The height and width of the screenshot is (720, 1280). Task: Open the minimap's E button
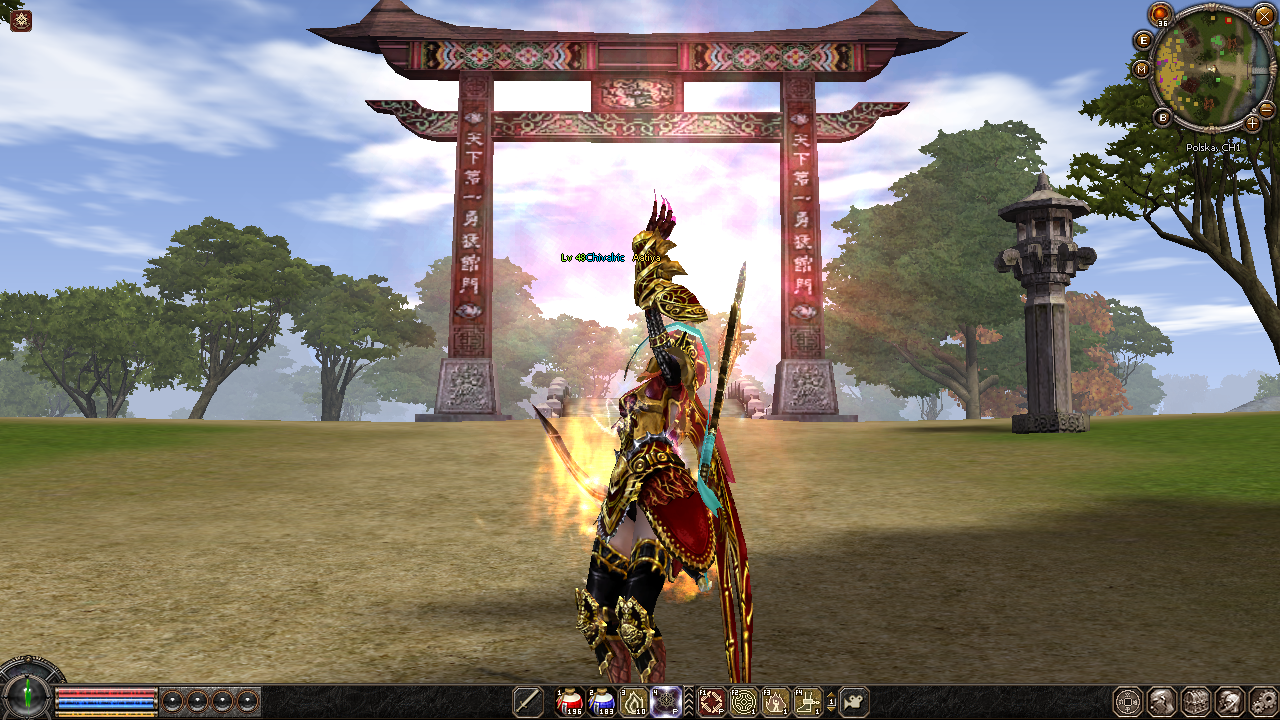pyautogui.click(x=1144, y=40)
